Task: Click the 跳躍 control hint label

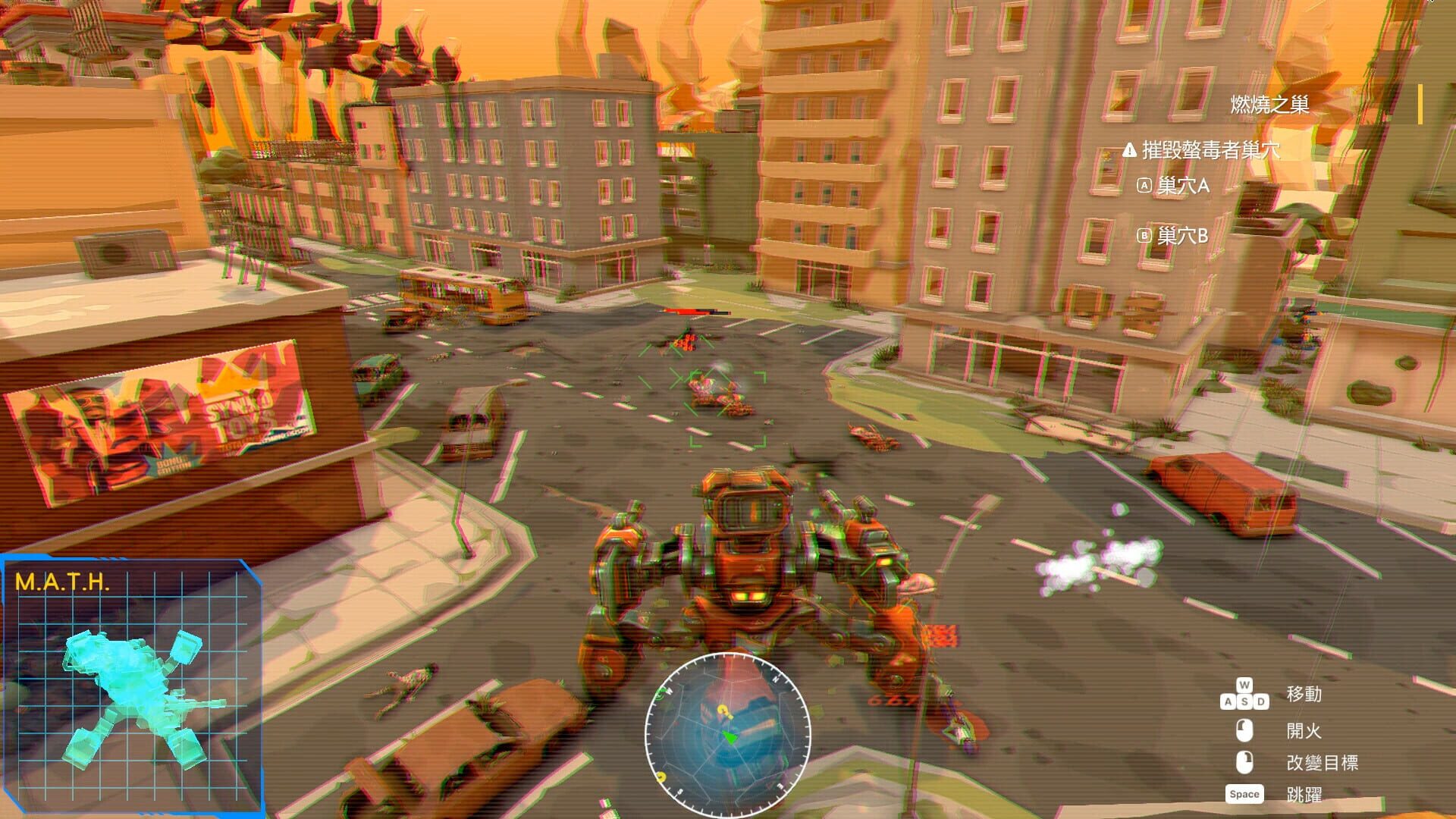Action: [x=1304, y=794]
